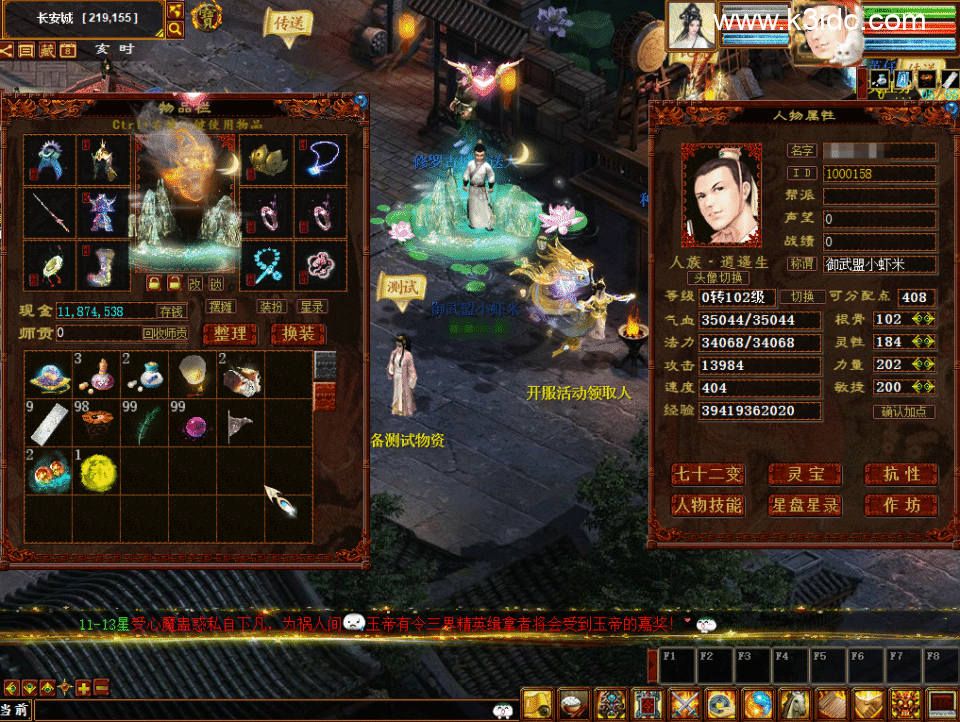
Task: Open the 七十二变 transformations button
Action: 708,475
